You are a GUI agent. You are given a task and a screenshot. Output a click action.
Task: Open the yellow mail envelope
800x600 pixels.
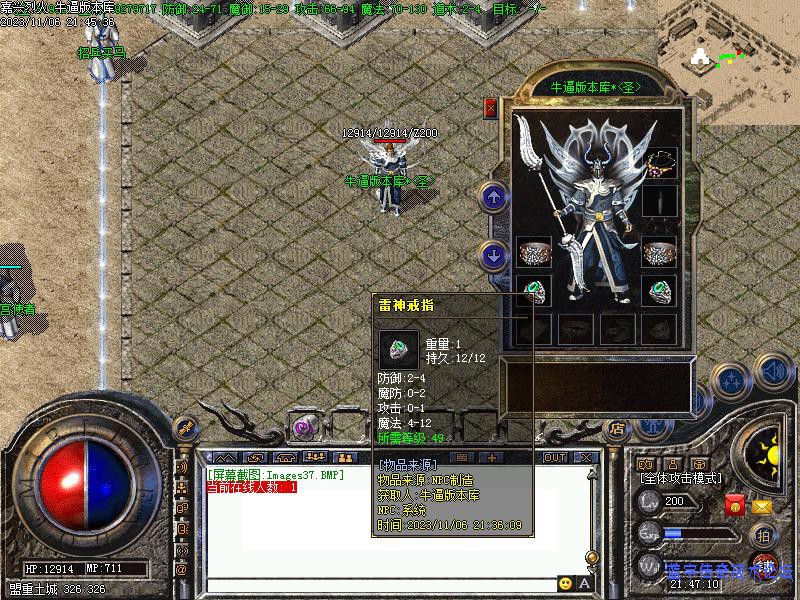[x=762, y=506]
